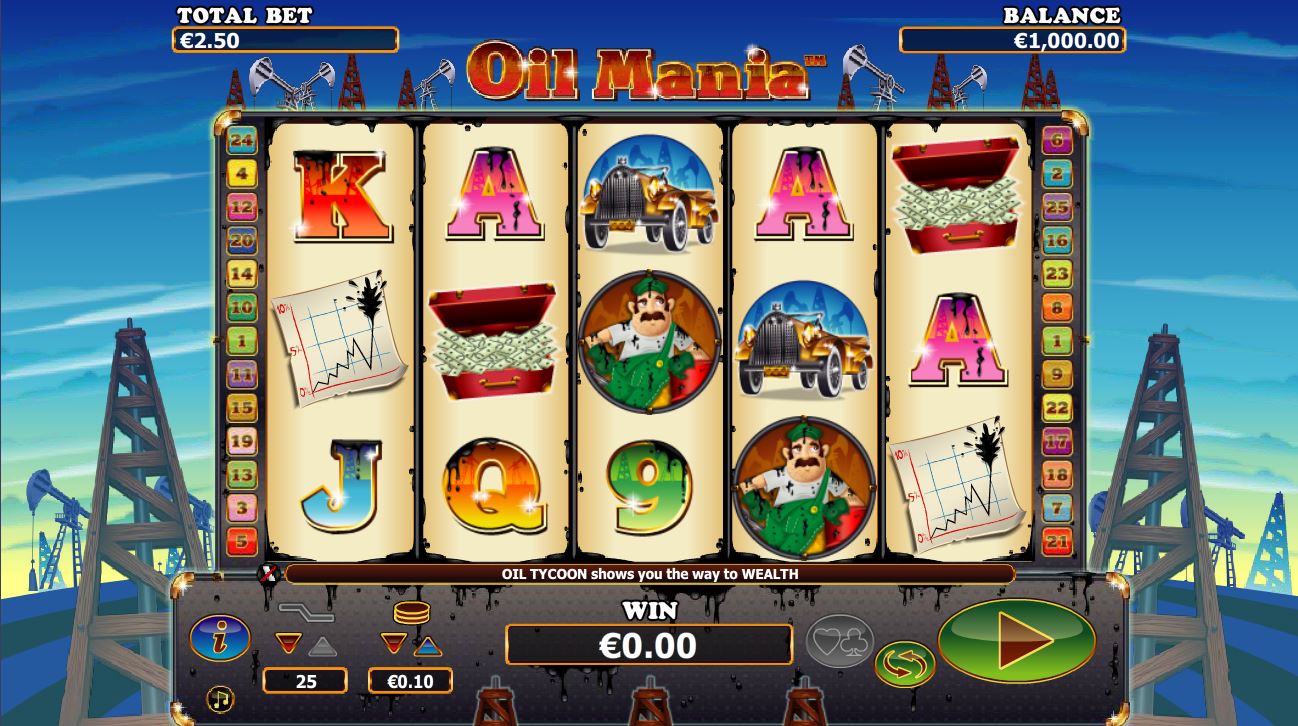This screenshot has width=1298, height=726.
Task: Open the gamble feature with heart and club icon
Action: click(840, 640)
